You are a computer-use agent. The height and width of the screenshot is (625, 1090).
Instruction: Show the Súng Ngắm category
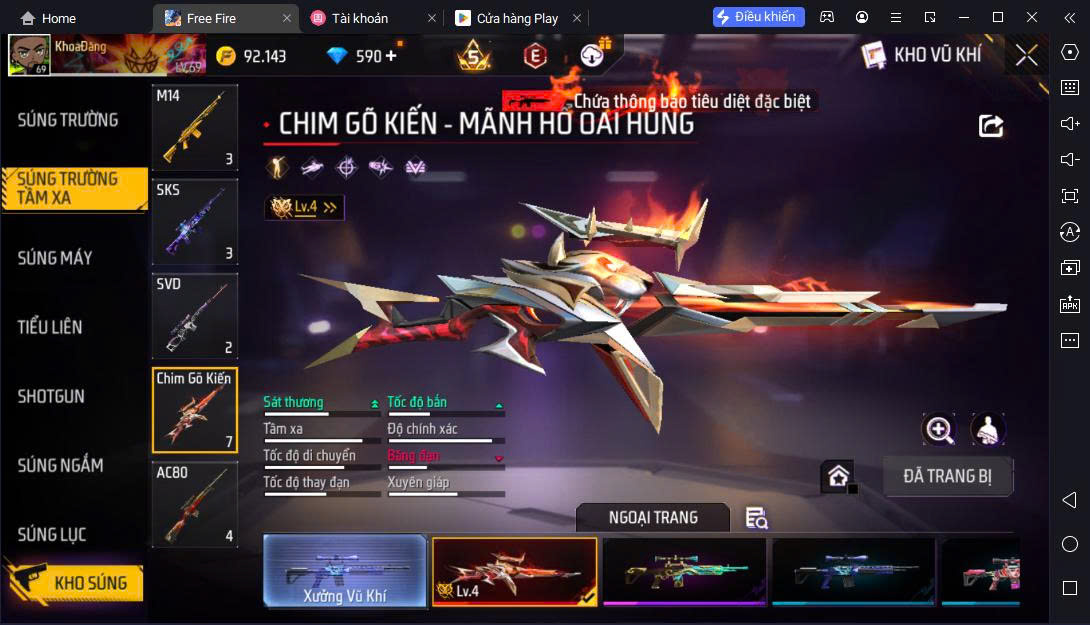coord(60,465)
